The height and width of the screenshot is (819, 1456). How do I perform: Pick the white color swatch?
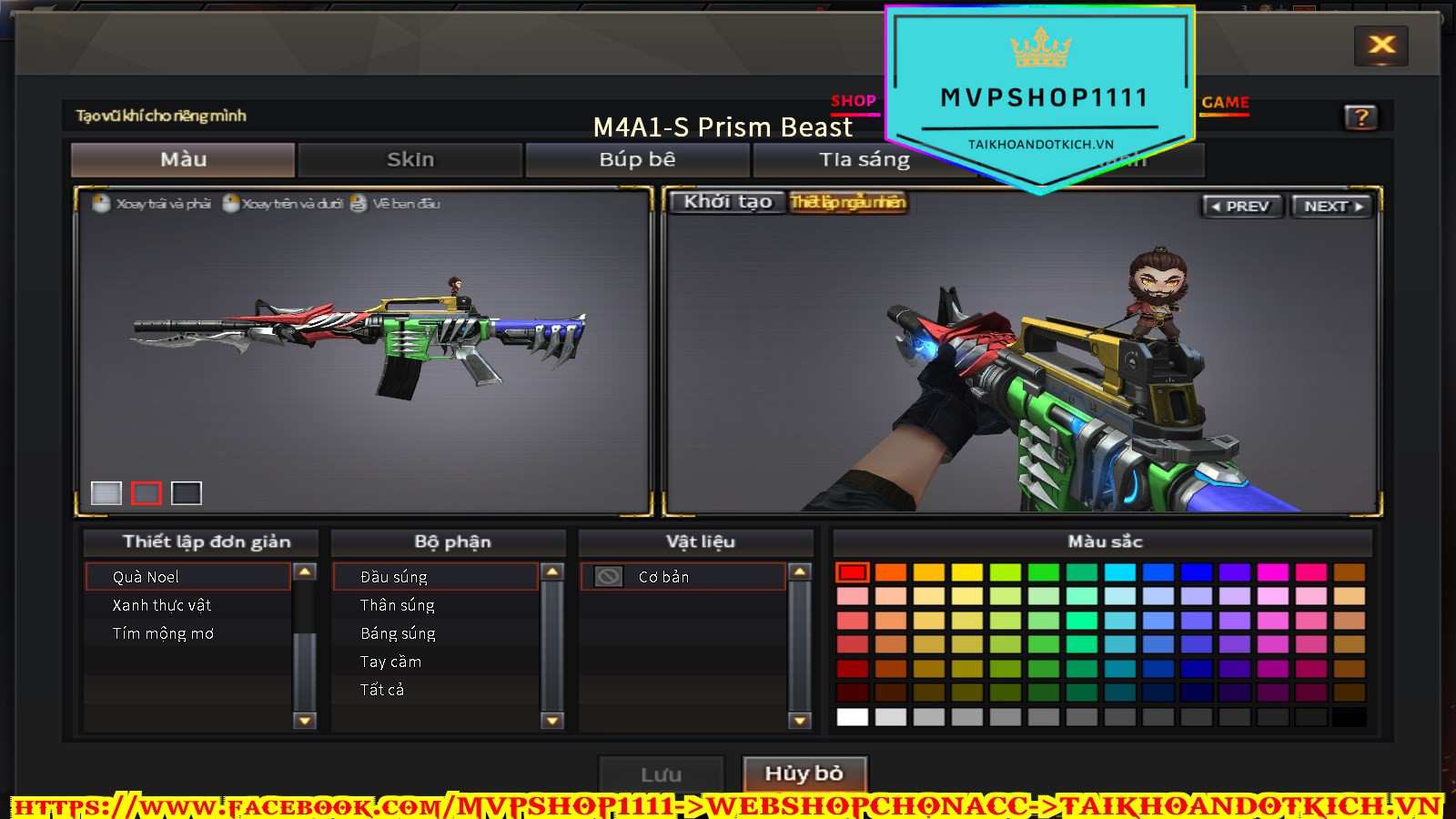pos(852,717)
